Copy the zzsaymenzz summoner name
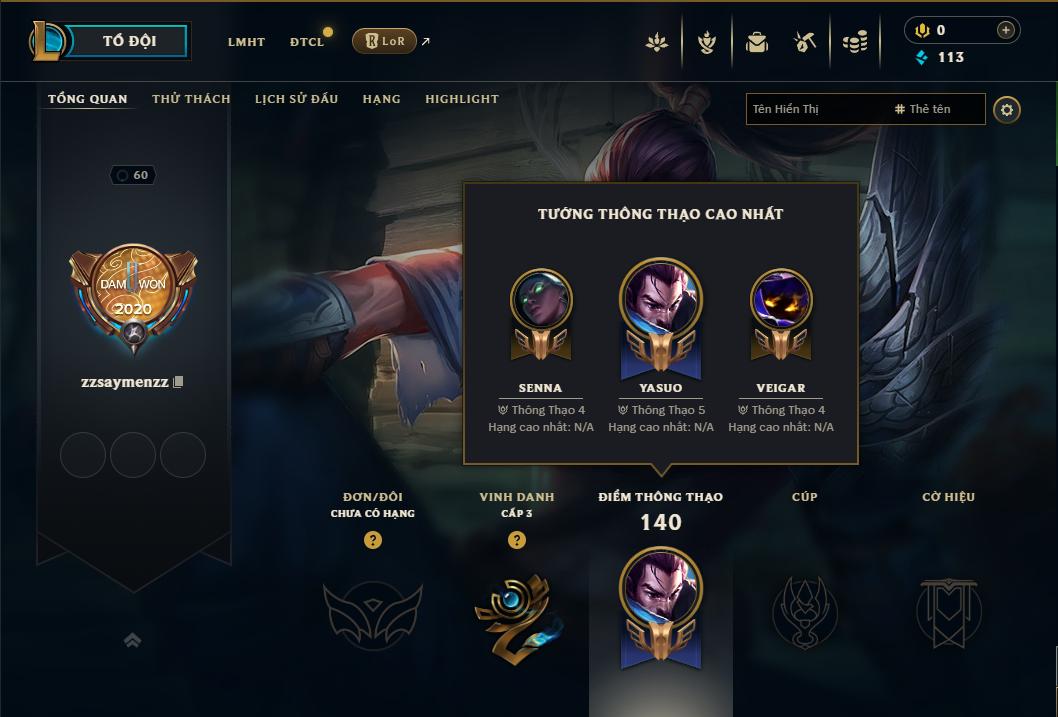The height and width of the screenshot is (717, 1058). click(x=179, y=382)
